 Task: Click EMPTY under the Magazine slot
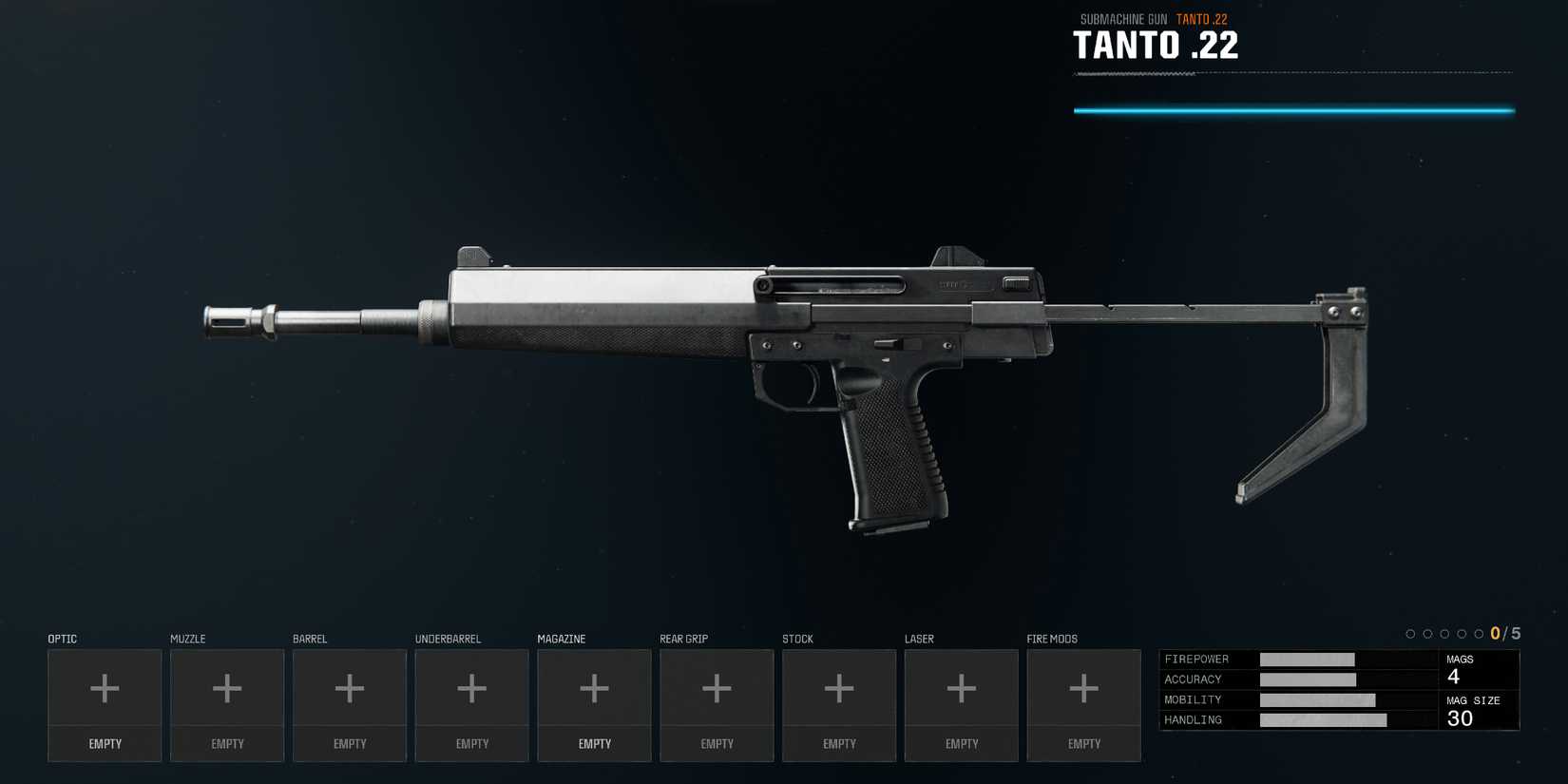pos(594,744)
